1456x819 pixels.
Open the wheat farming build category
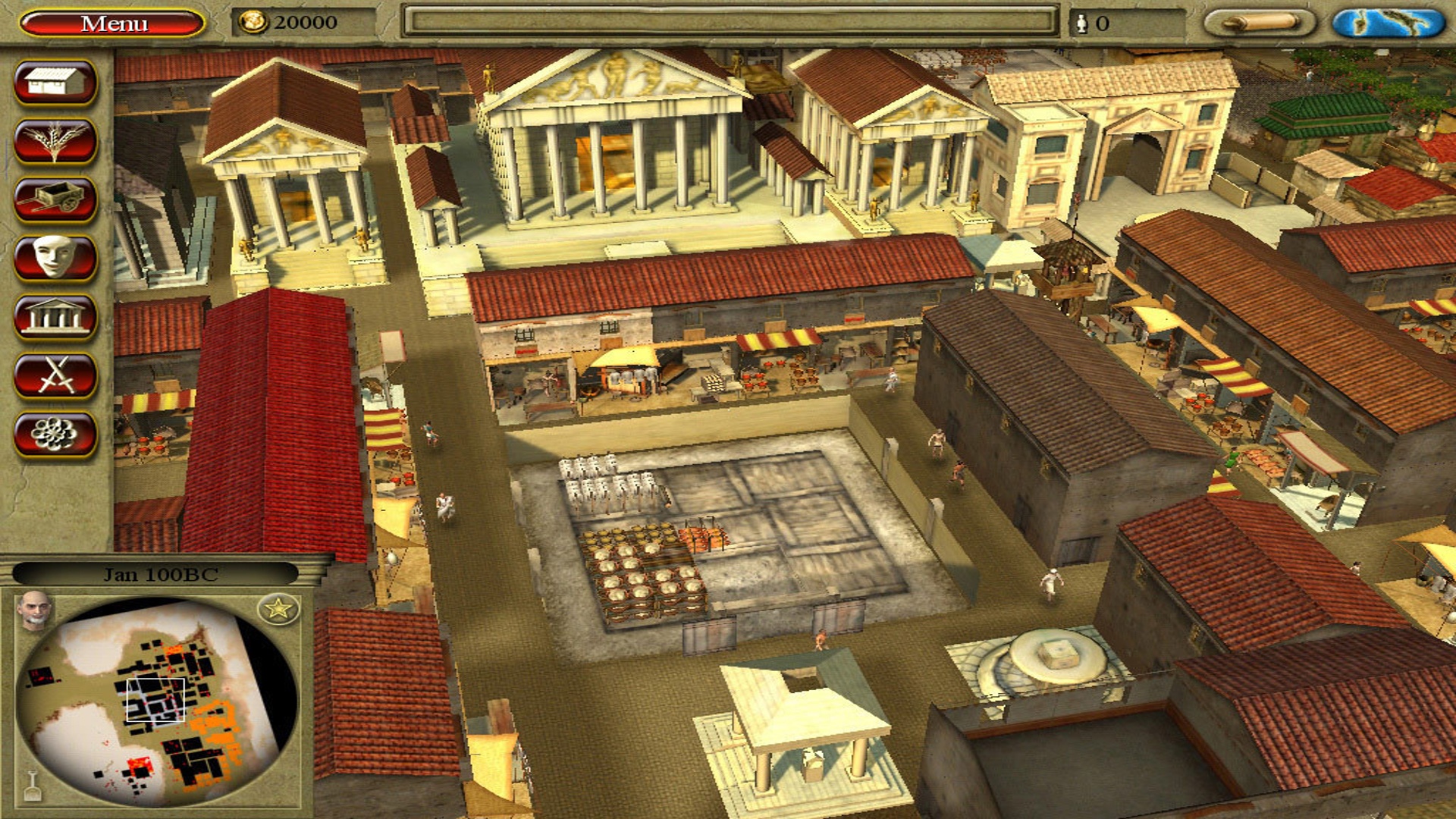(55, 140)
